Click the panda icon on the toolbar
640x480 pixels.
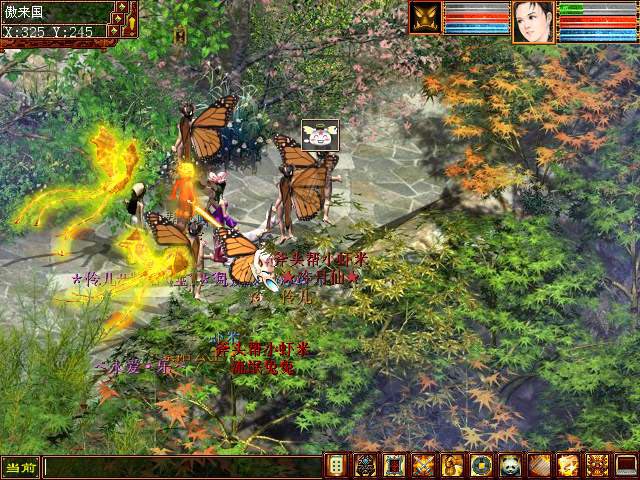click(510, 466)
